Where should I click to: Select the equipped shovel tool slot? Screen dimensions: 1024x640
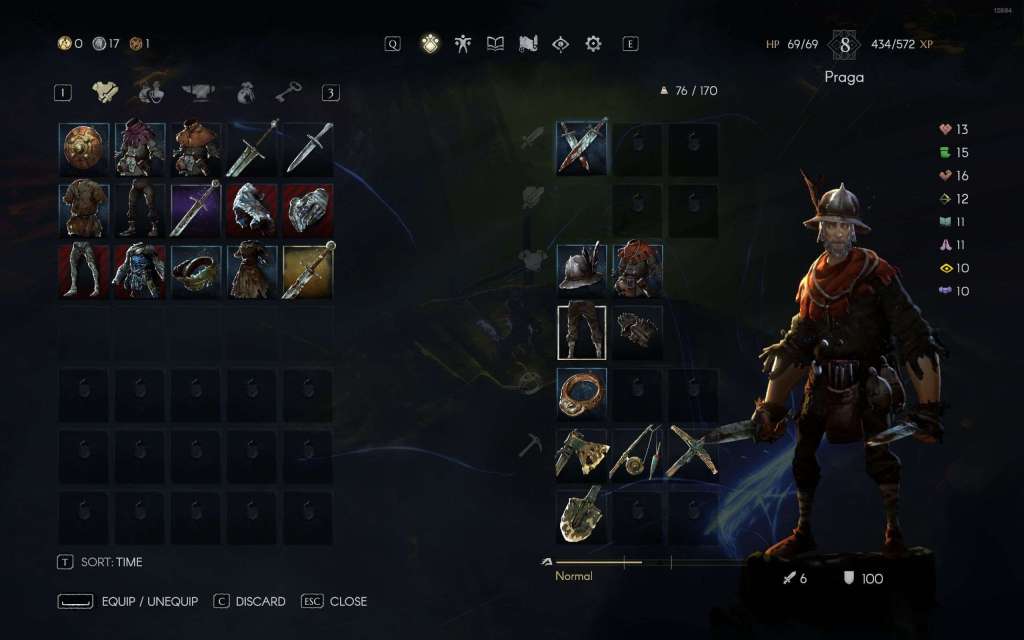[581, 515]
